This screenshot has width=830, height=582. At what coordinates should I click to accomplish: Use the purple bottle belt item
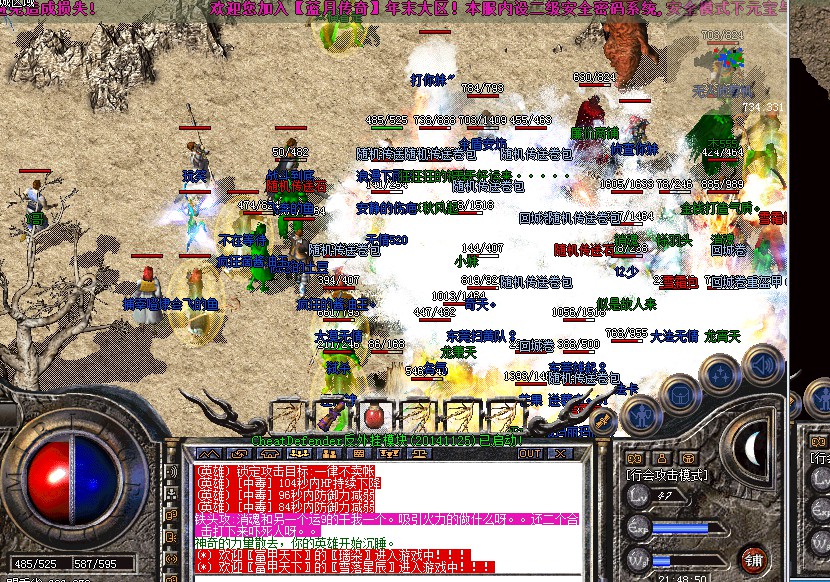pyautogui.click(x=331, y=414)
